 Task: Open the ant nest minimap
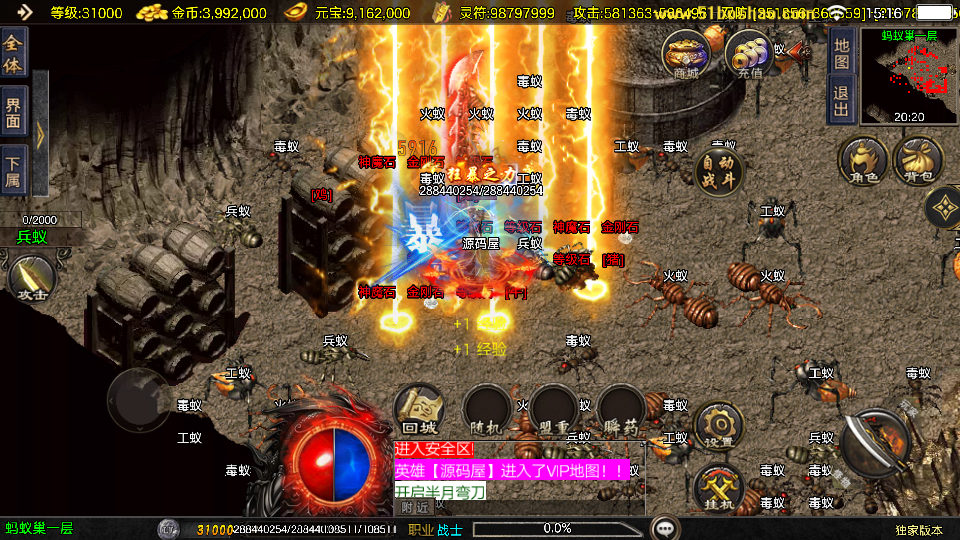coord(909,76)
